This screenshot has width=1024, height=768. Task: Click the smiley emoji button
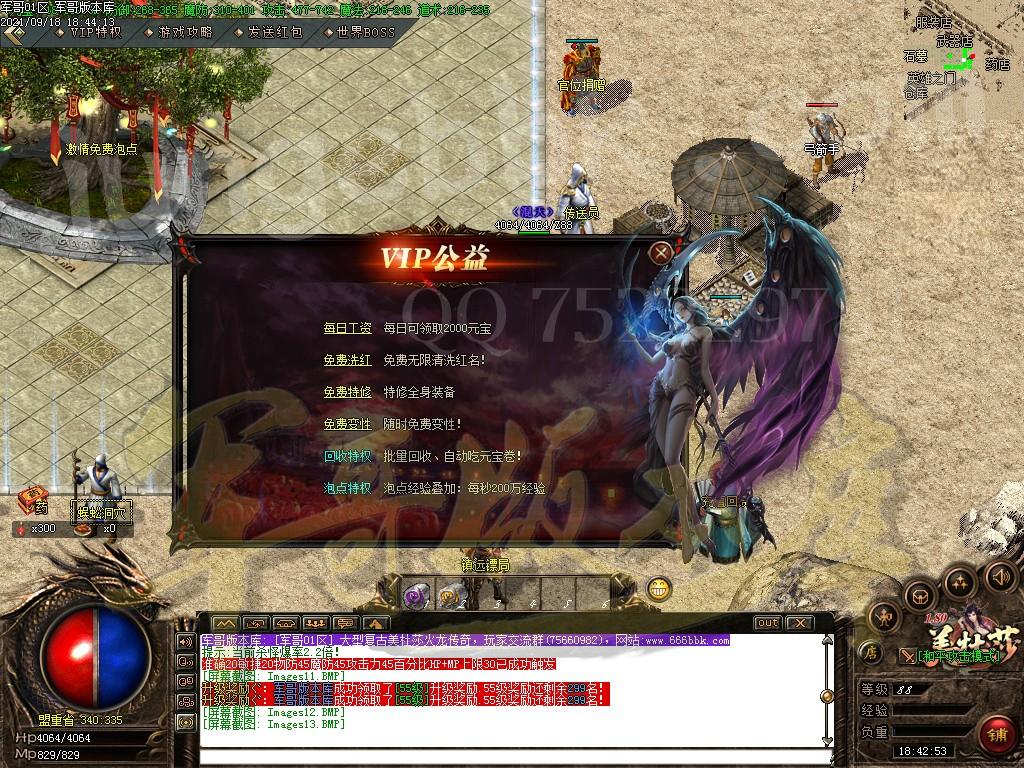pos(658,589)
